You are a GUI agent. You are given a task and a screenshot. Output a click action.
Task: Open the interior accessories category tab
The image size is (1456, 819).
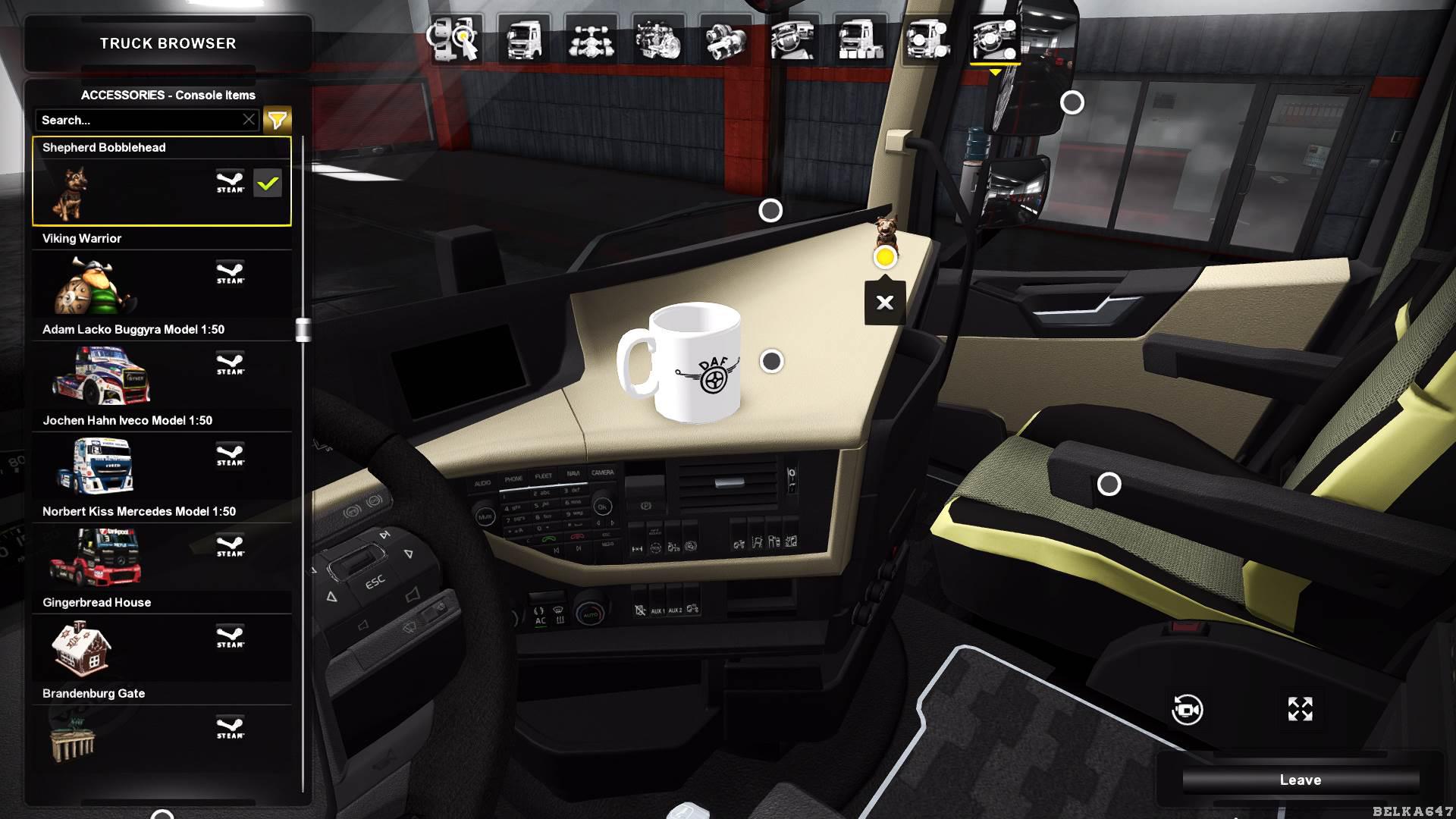[994, 39]
